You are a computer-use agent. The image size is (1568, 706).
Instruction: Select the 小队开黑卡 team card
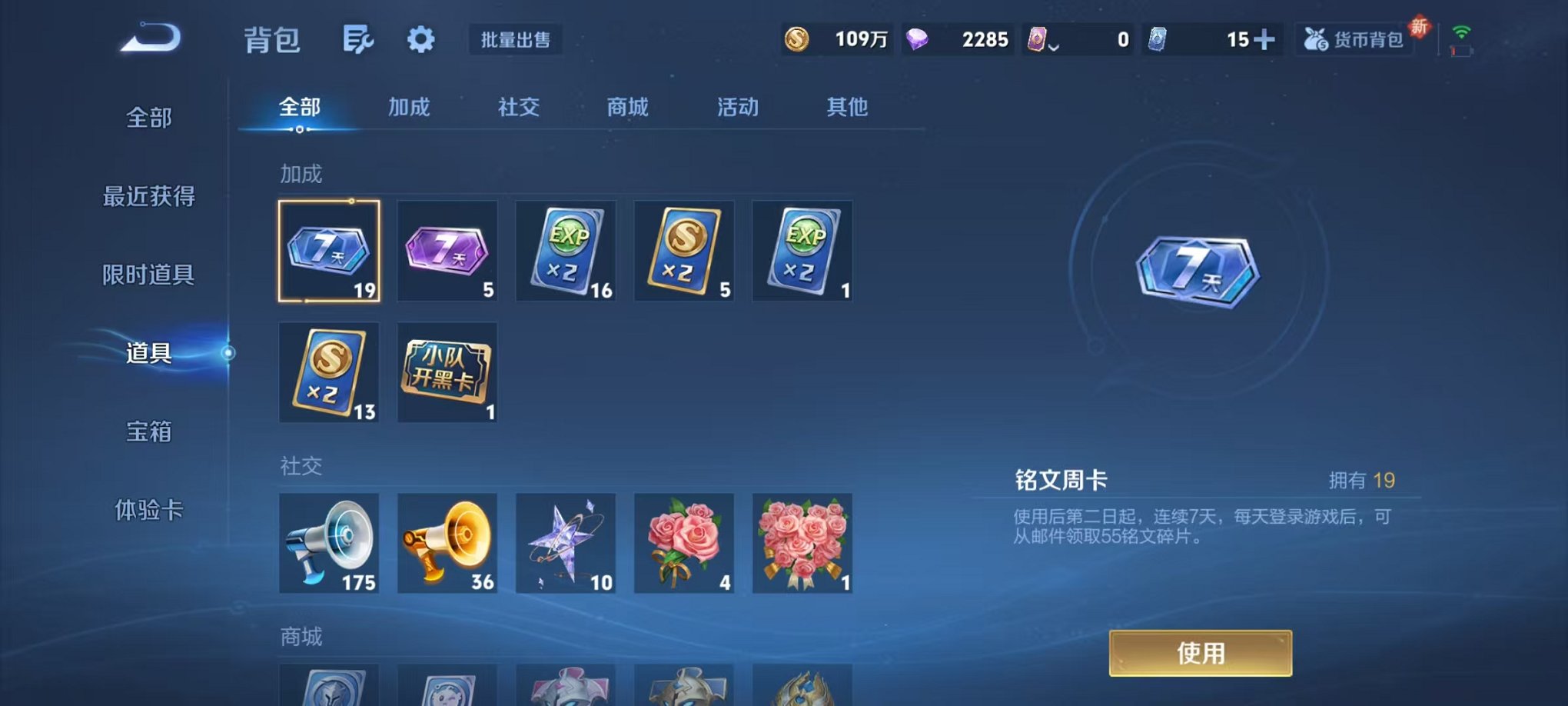447,371
